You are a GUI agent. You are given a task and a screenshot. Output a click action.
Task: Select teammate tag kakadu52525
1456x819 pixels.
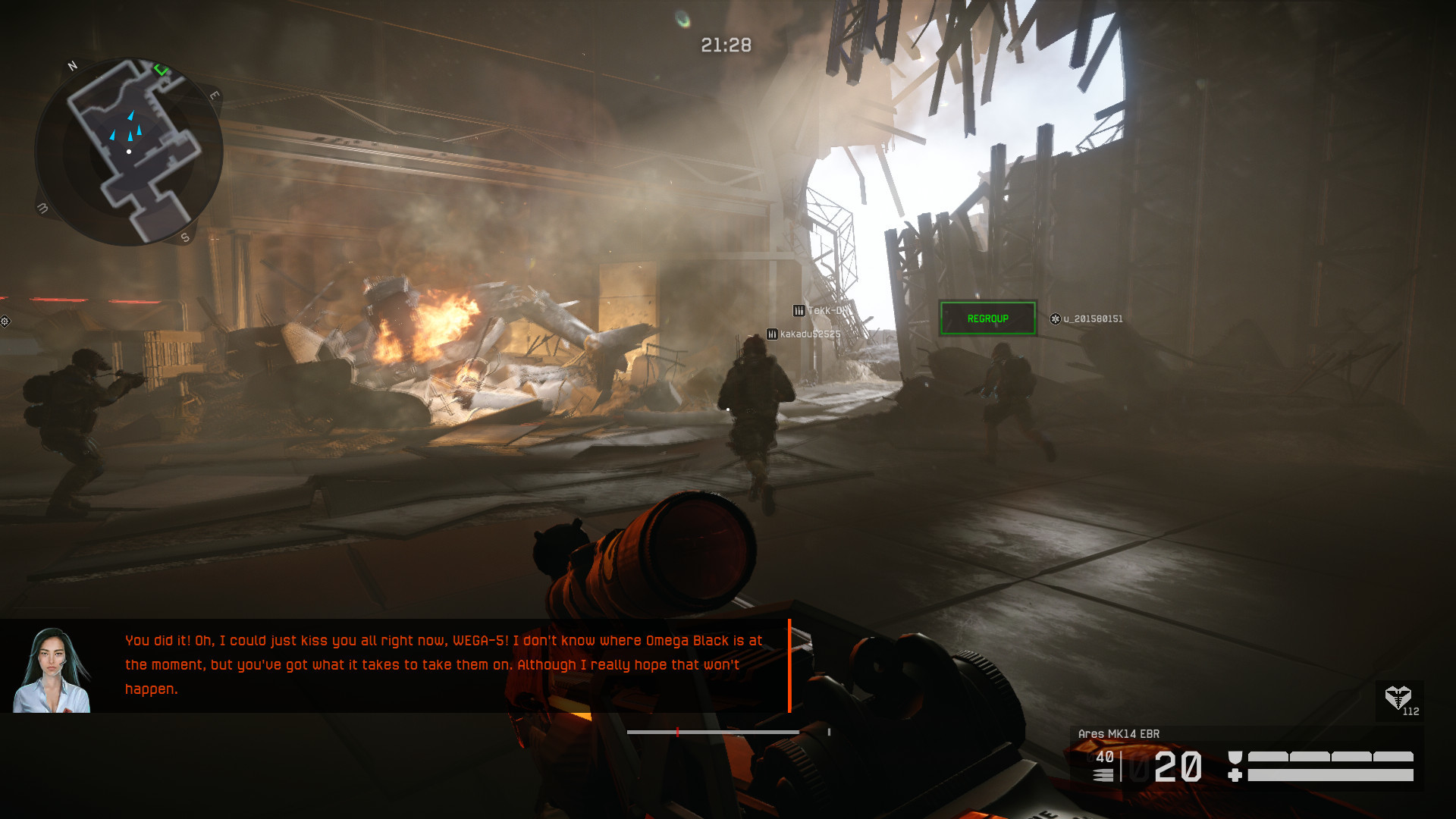804,334
